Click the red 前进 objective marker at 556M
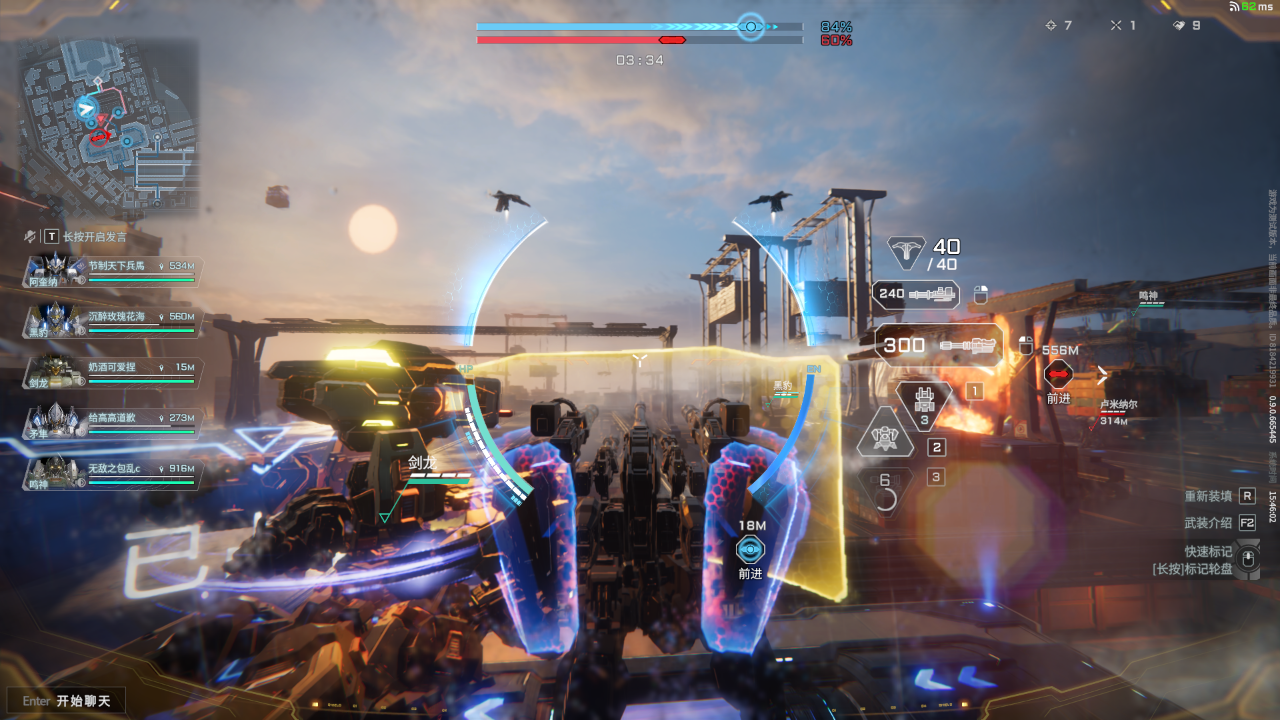Viewport: 1280px width, 720px height. [1058, 375]
